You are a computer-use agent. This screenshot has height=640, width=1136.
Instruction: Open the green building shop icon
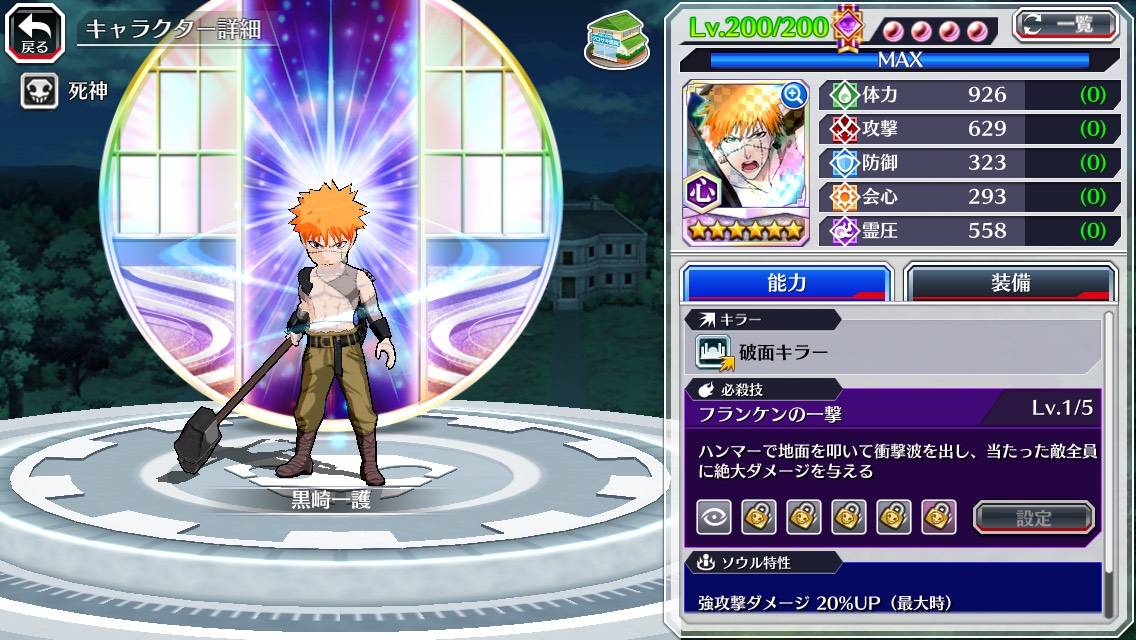coord(612,40)
